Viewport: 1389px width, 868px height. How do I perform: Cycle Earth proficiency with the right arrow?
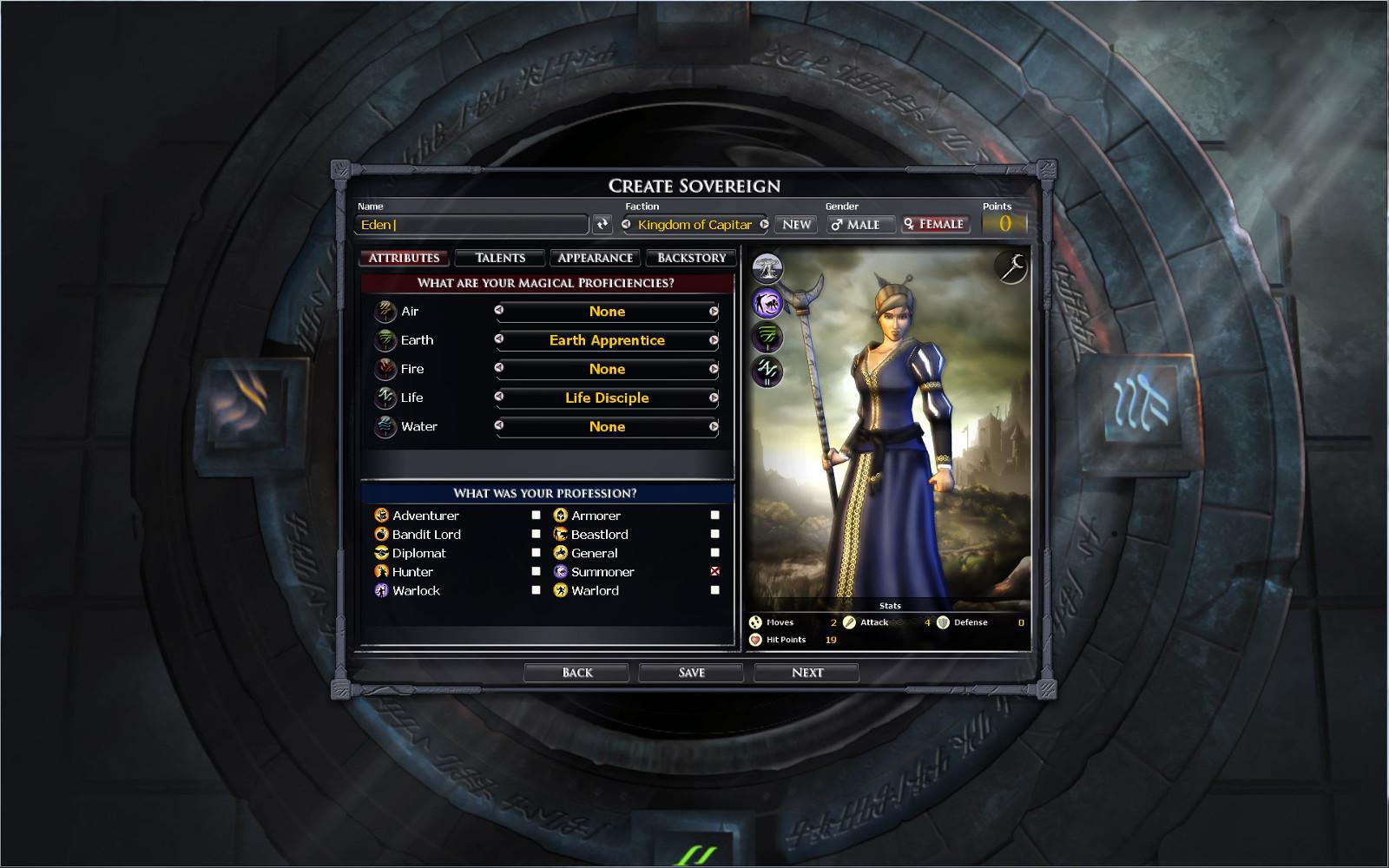click(x=713, y=340)
